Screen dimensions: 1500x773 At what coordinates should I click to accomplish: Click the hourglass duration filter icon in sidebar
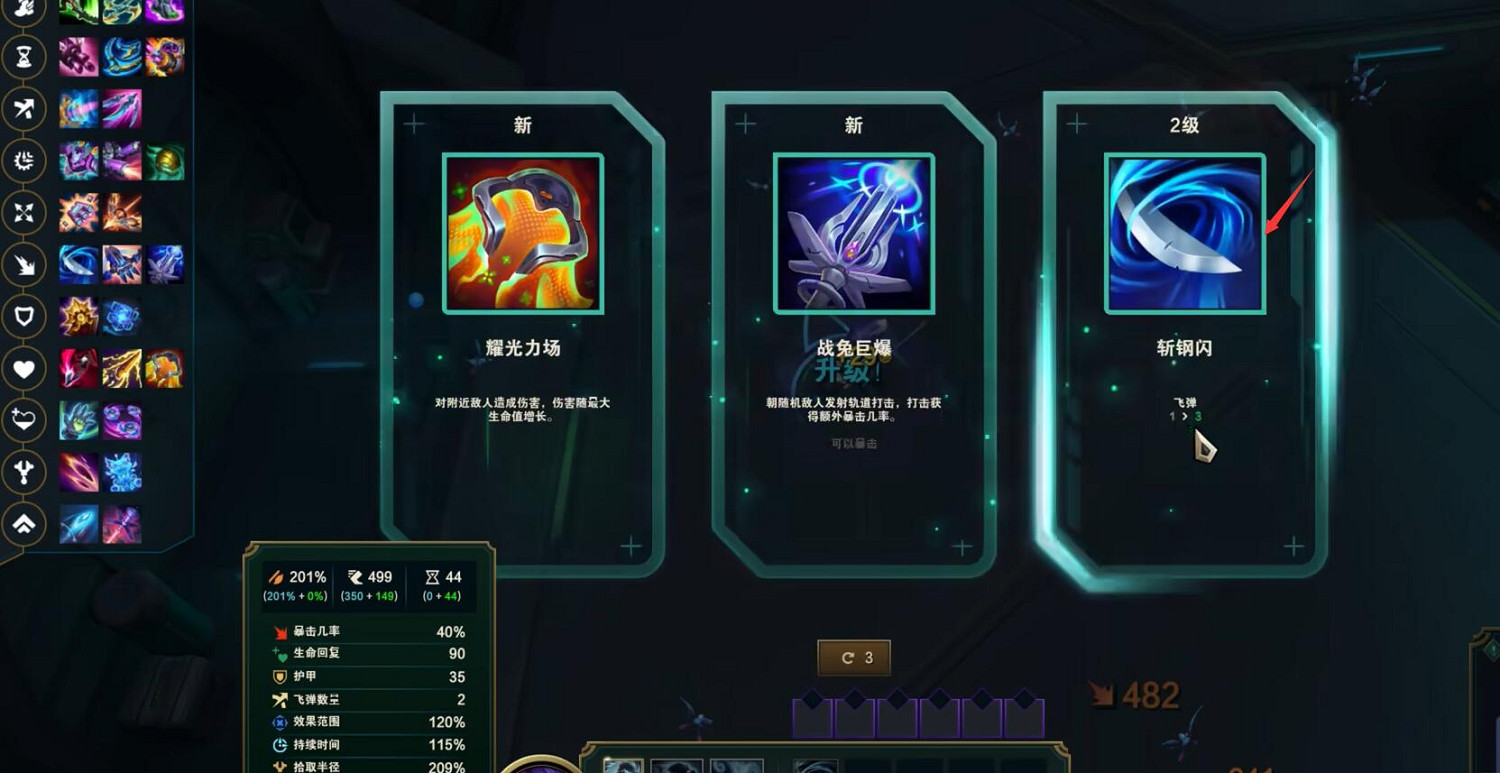24,57
